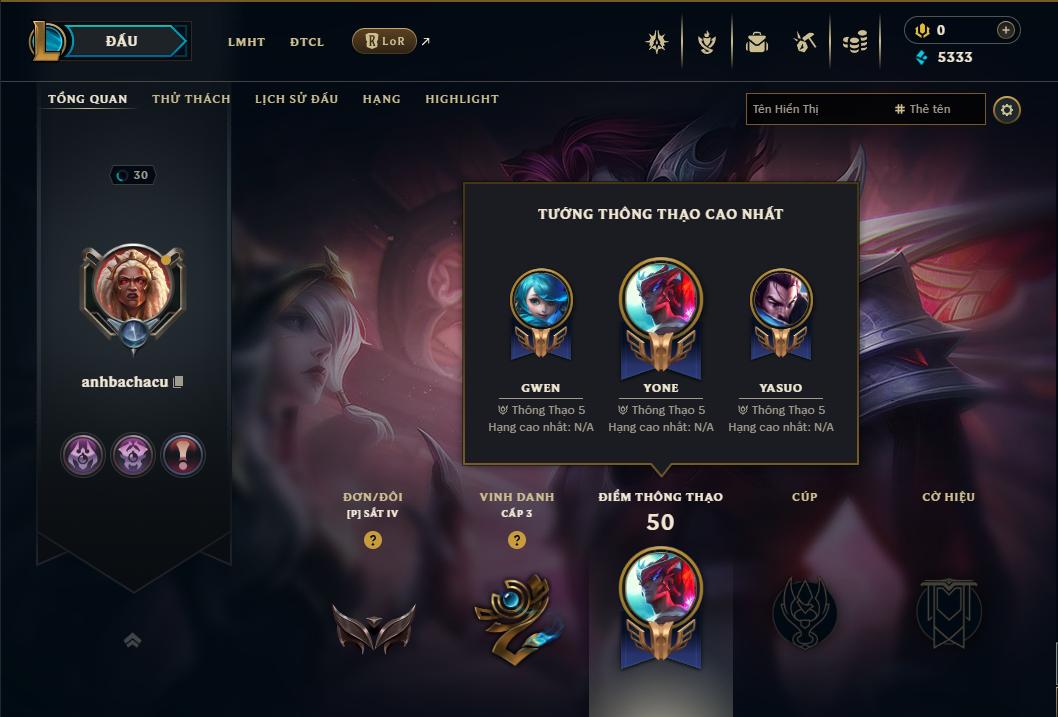This screenshot has height=717, width=1058.
Task: Select the HẠNG tab
Action: [x=381, y=99]
